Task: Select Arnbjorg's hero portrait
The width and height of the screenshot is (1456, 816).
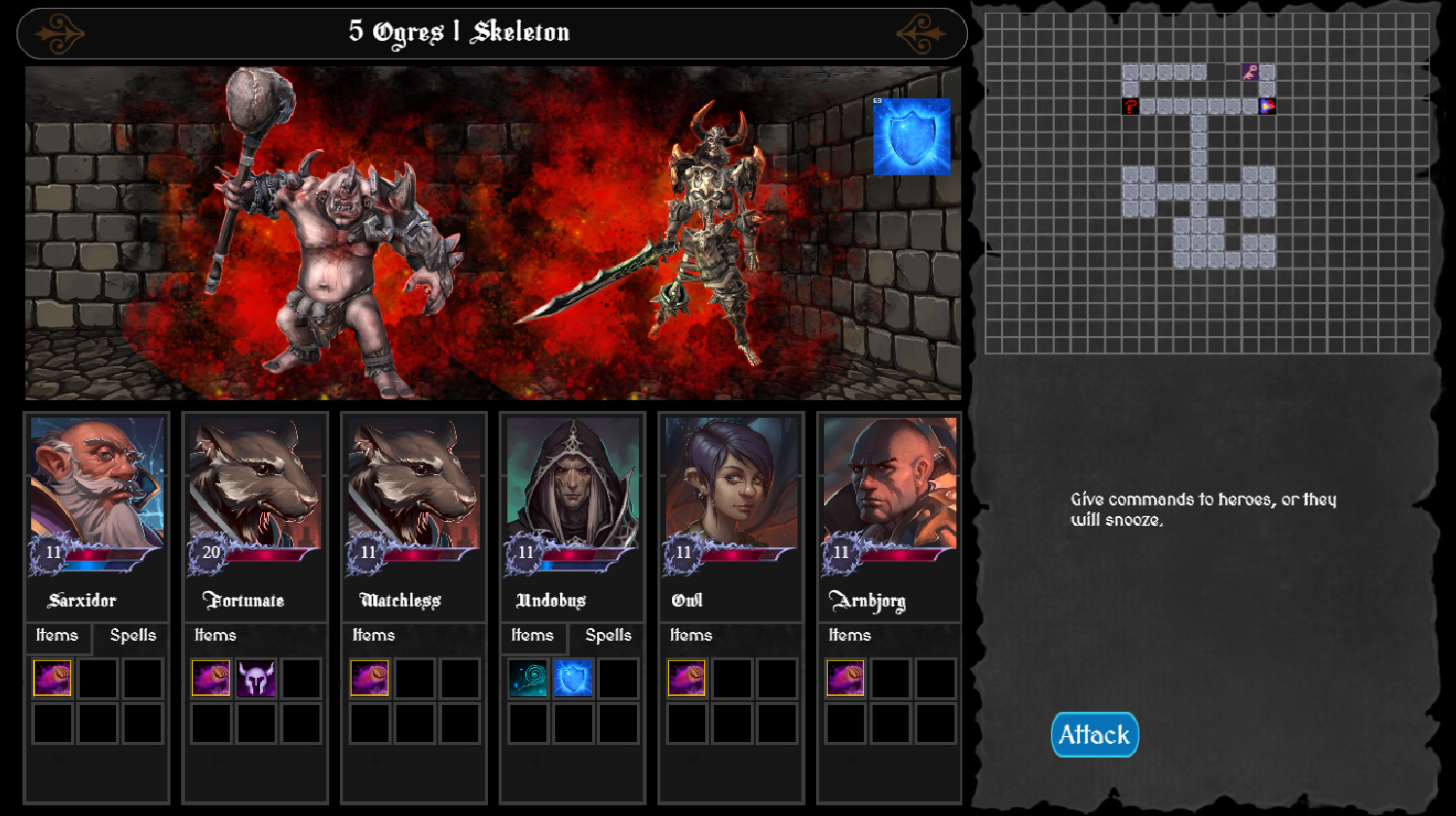Action: 889,484
